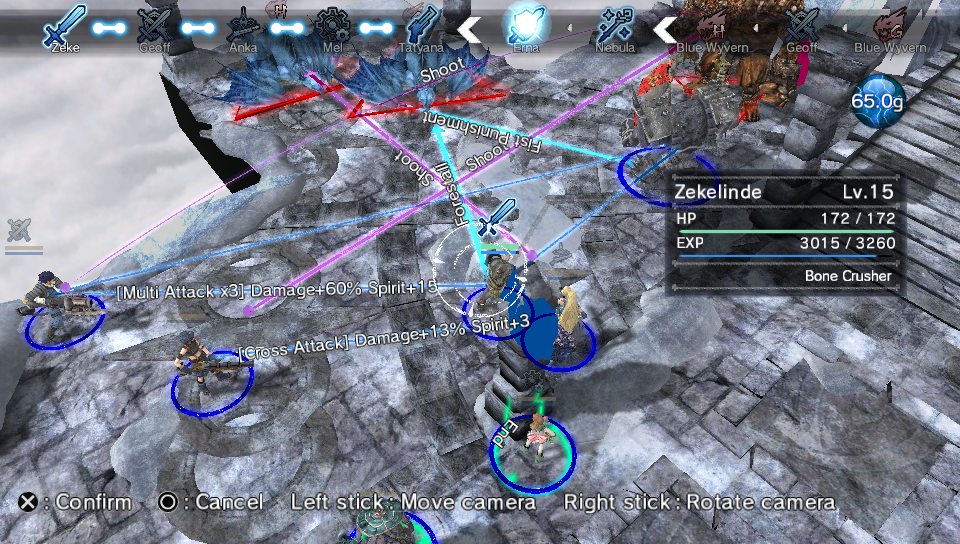Select Zeke's sword icon in the turn order
Screen dimensions: 960x544
click(65, 24)
